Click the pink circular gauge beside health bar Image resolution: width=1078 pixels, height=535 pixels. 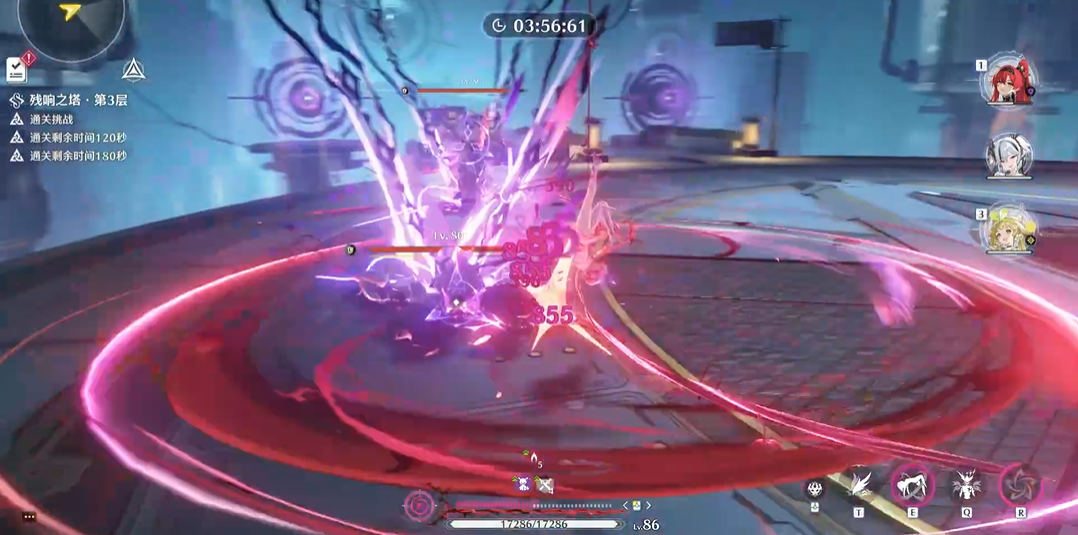pos(419,506)
